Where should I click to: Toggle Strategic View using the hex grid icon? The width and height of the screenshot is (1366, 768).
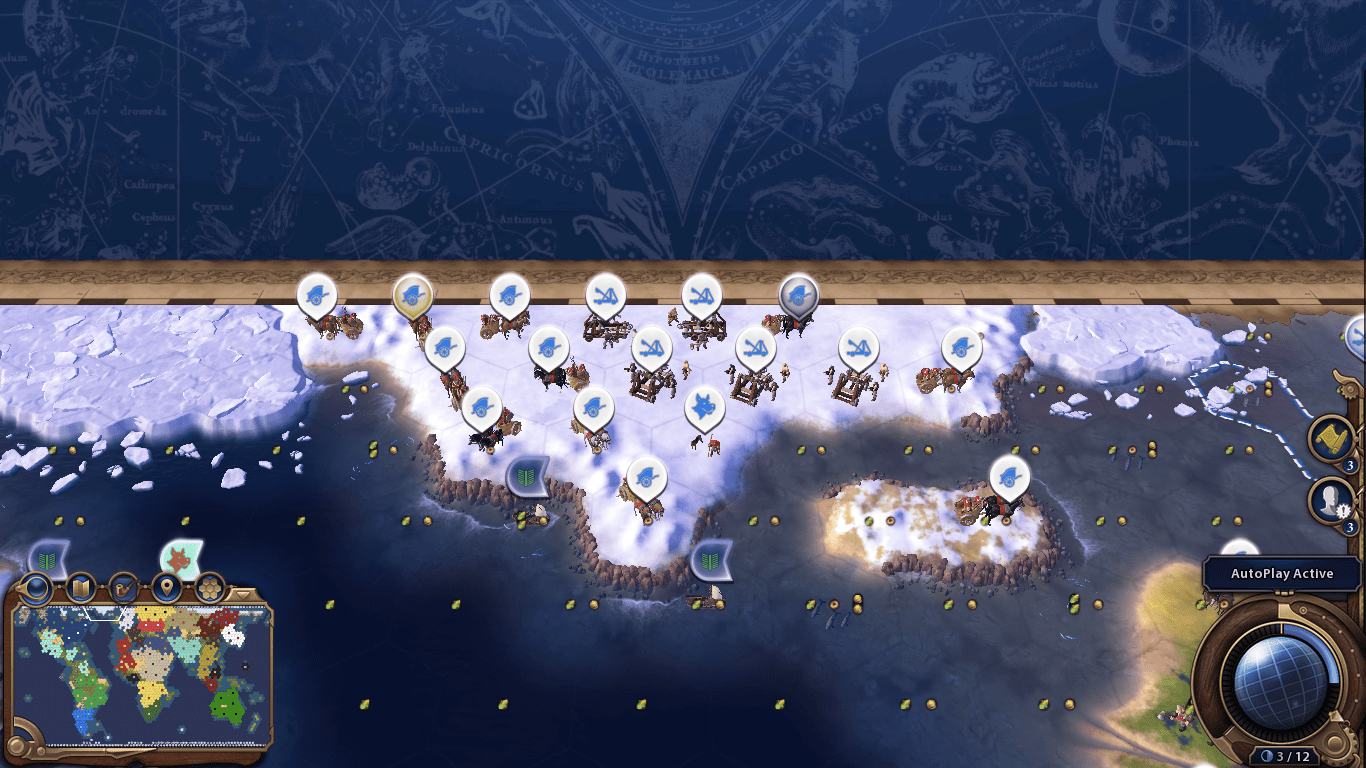point(208,587)
